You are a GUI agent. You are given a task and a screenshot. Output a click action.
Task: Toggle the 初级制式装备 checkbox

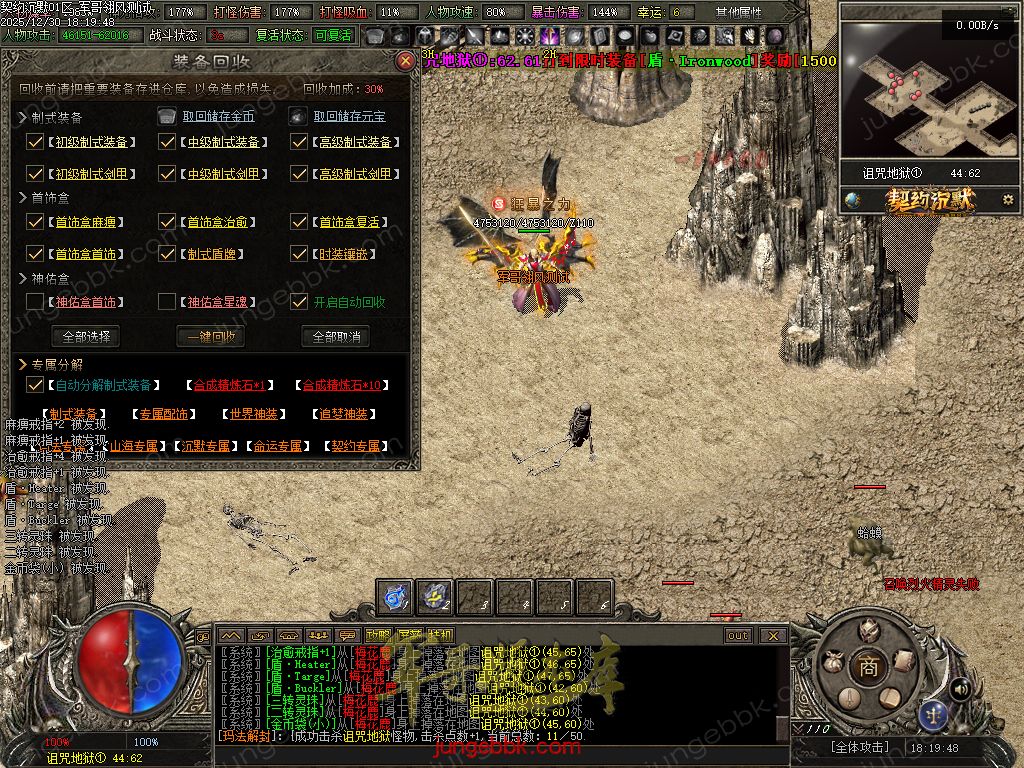[x=35, y=142]
